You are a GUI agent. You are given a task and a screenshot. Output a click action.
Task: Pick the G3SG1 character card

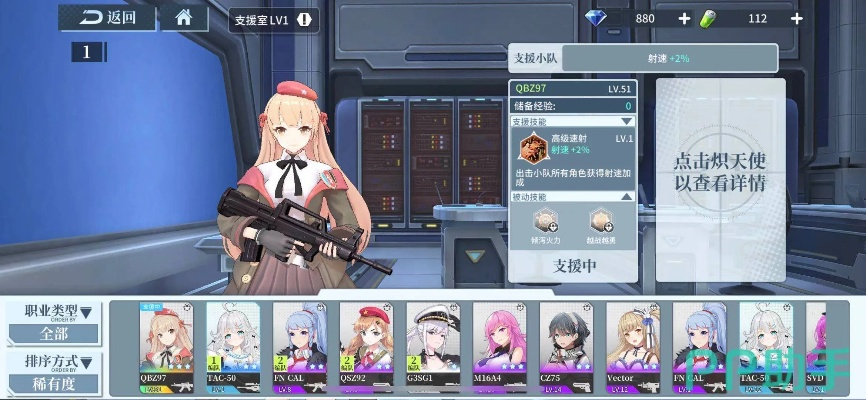coord(433,345)
